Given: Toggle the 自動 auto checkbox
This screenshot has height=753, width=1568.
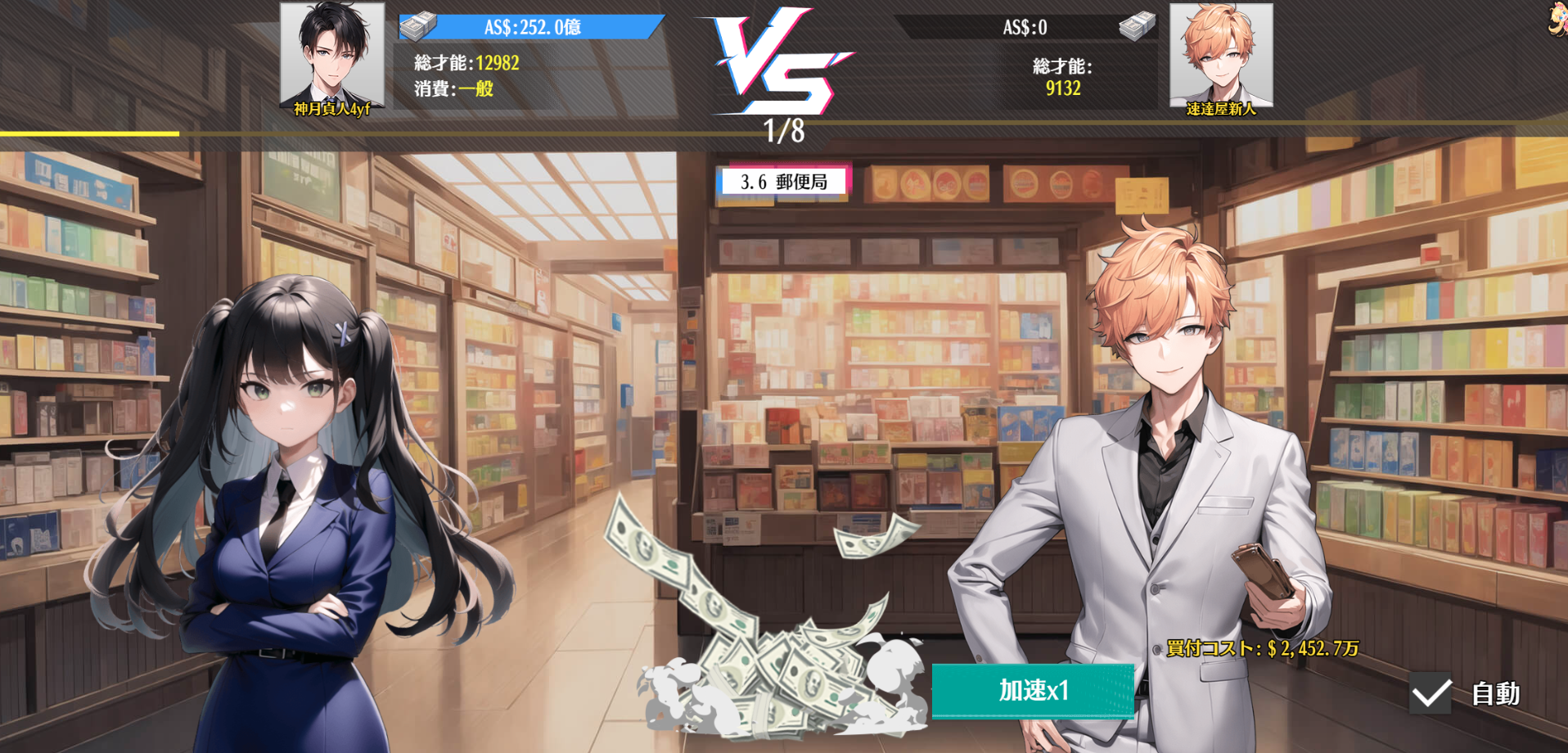Looking at the screenshot, I should (x=1431, y=694).
